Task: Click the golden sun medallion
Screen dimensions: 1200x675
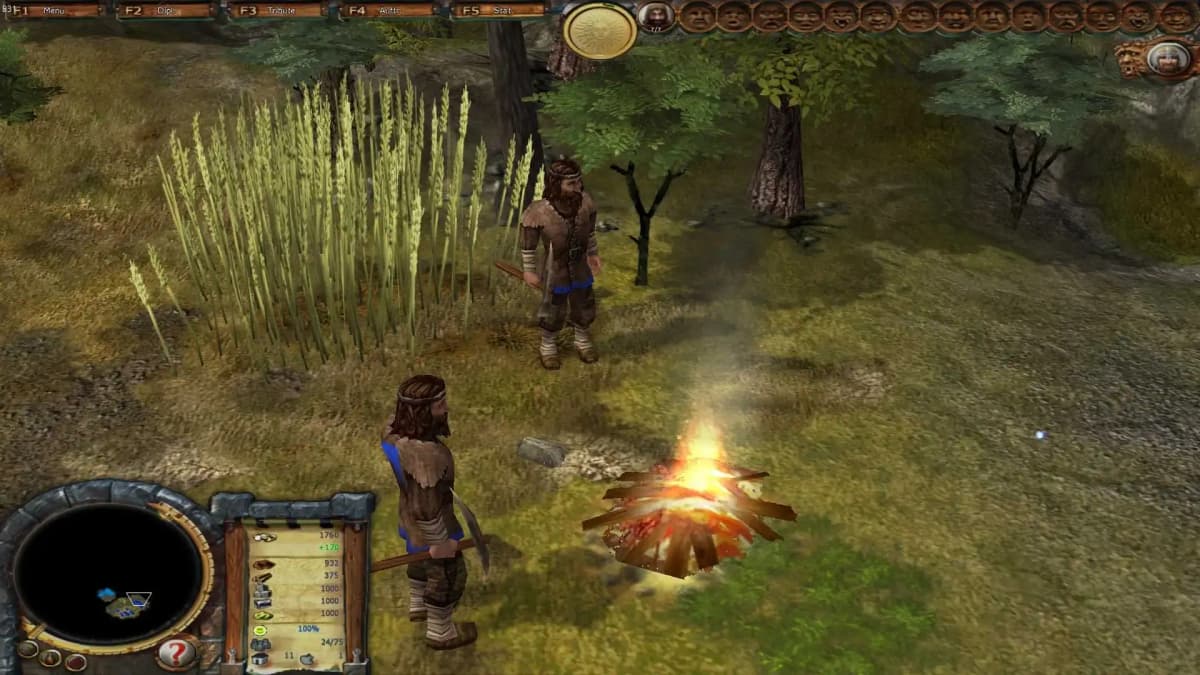Action: (600, 31)
